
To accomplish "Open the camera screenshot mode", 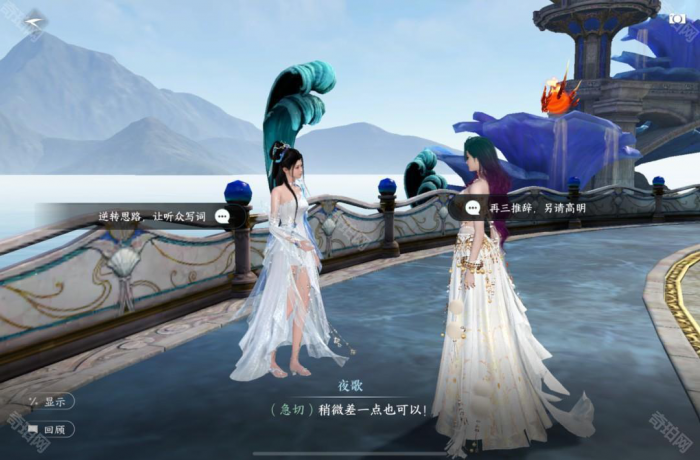I will click(x=677, y=18).
